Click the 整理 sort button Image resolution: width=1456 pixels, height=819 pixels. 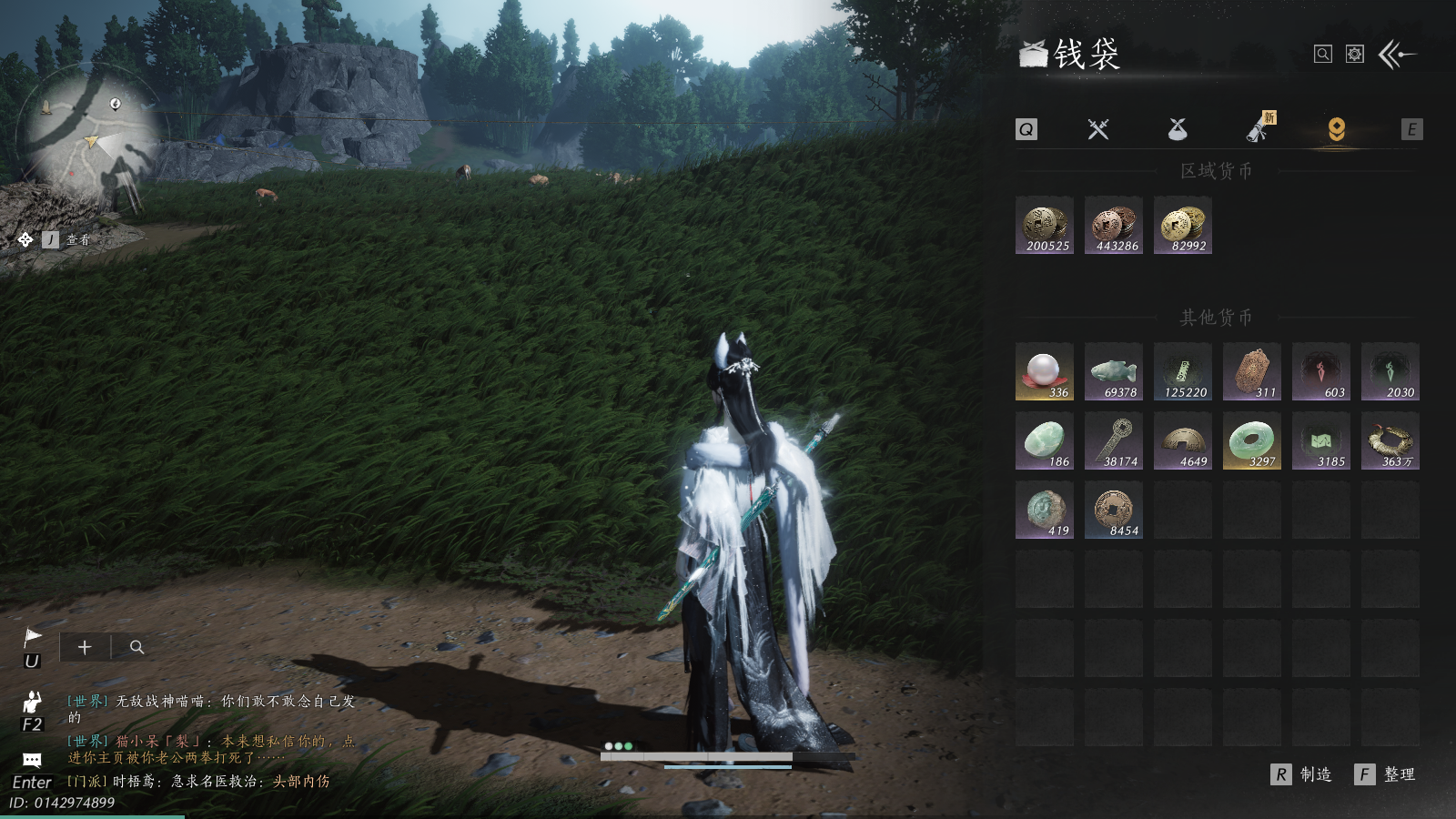(x=1386, y=774)
